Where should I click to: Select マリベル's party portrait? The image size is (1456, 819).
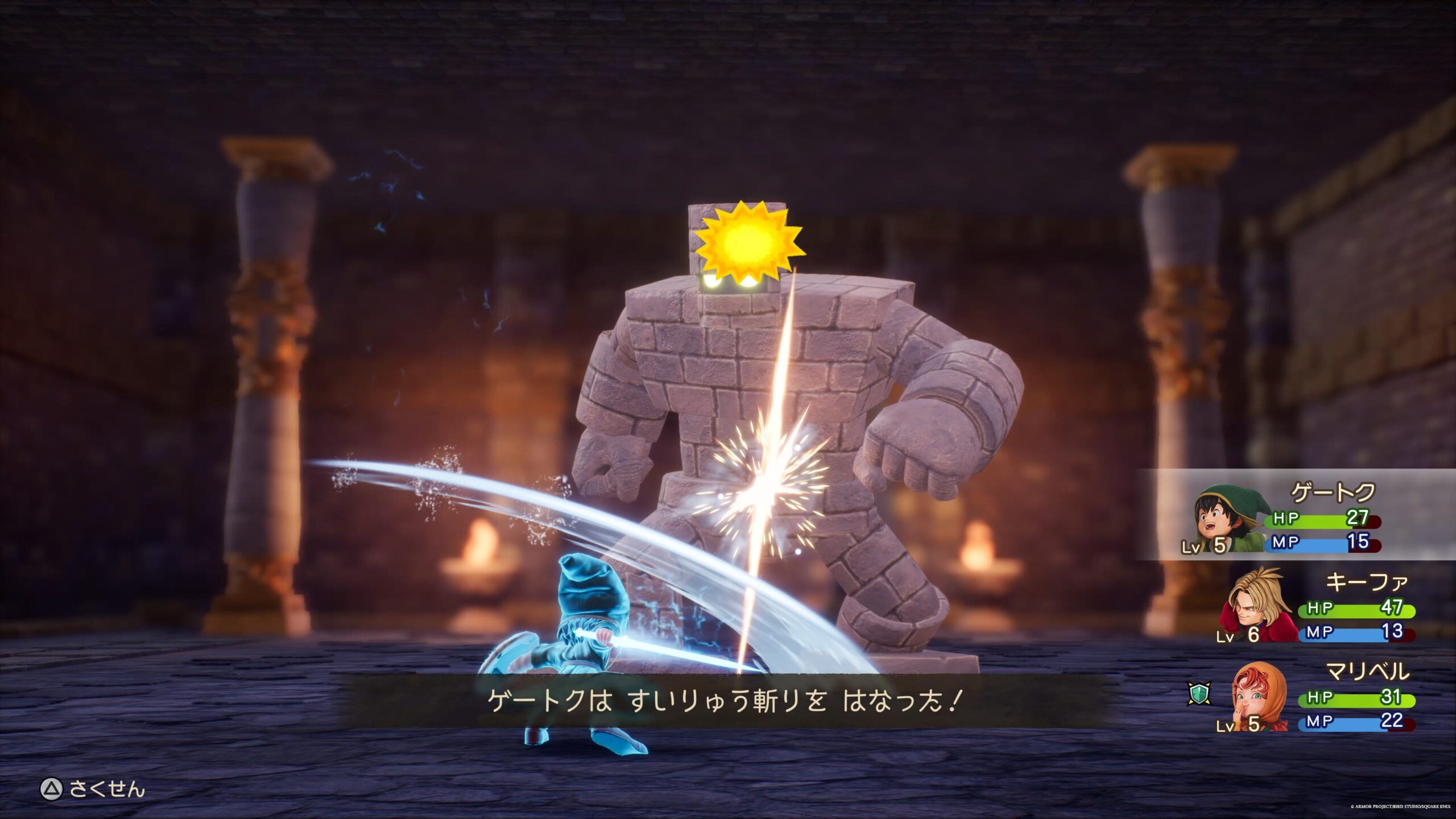(x=1258, y=697)
